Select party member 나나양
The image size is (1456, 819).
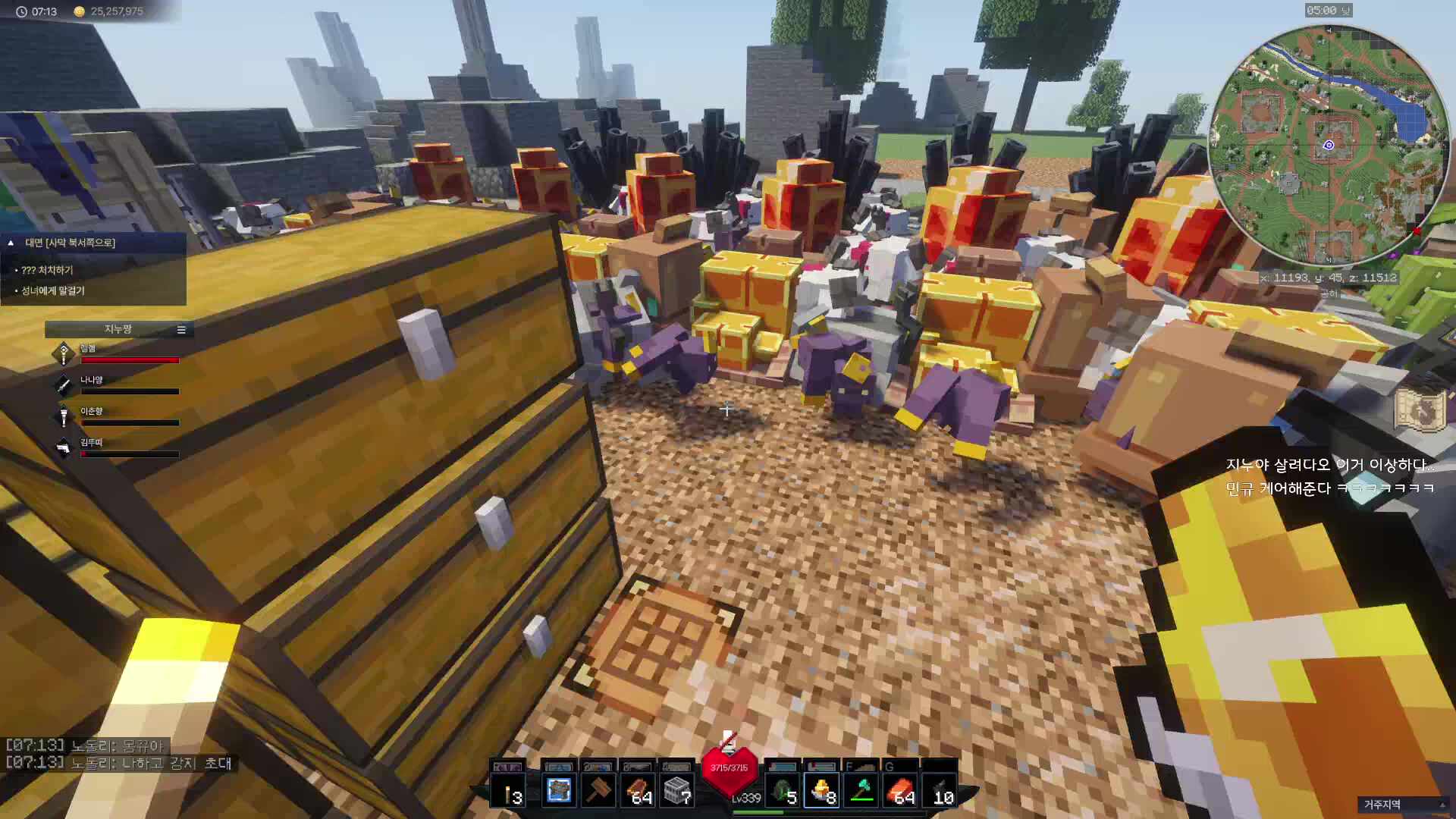pyautogui.click(x=91, y=381)
